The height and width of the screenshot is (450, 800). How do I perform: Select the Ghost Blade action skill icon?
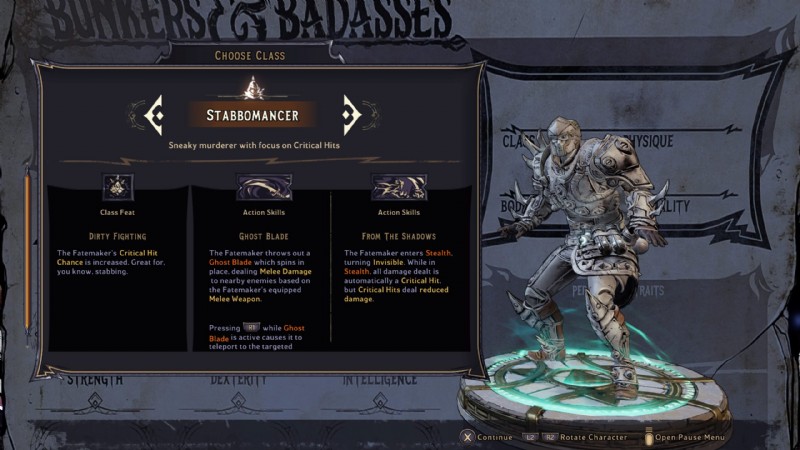(x=263, y=187)
